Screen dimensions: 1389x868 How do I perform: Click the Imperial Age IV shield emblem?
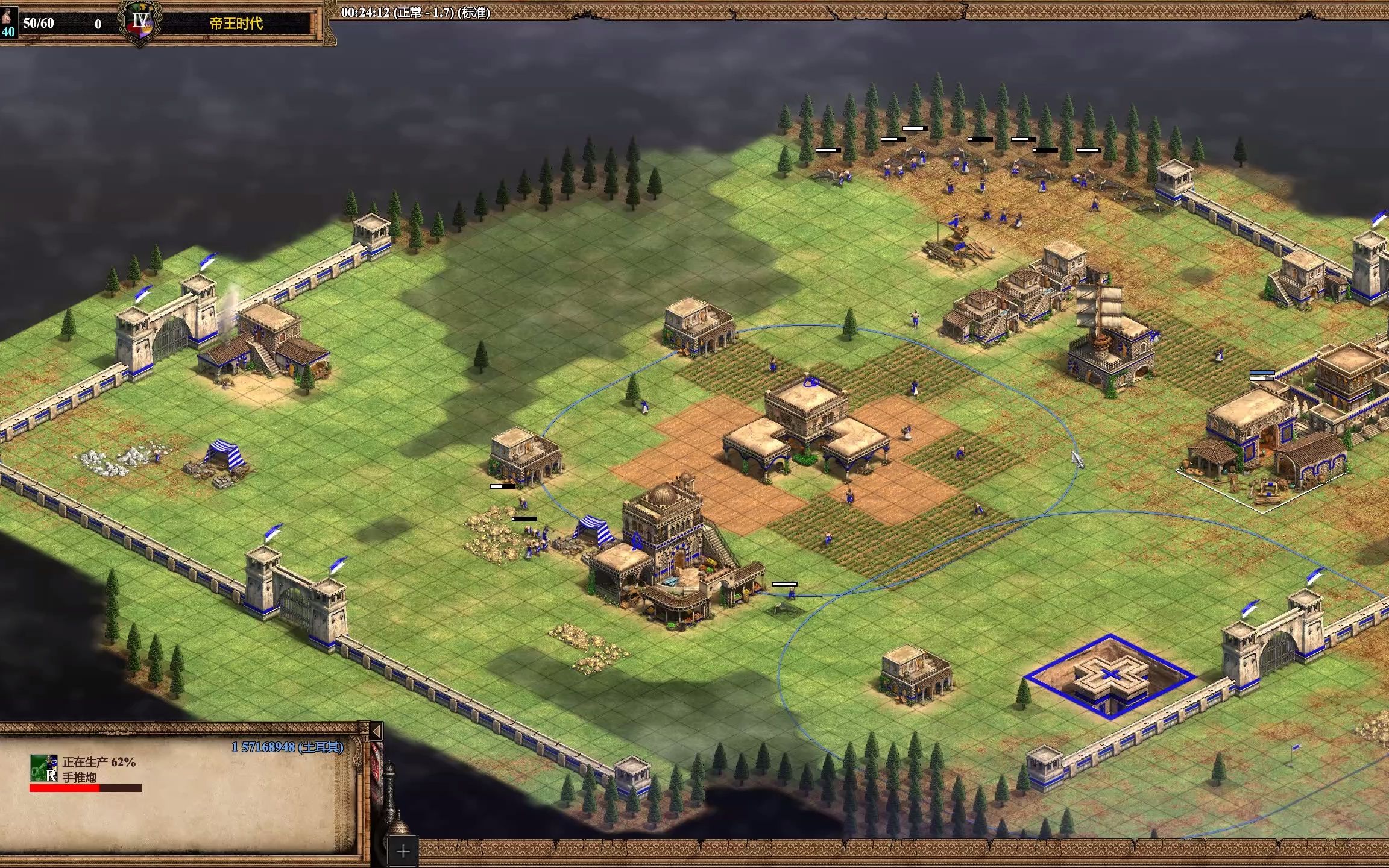[140, 23]
